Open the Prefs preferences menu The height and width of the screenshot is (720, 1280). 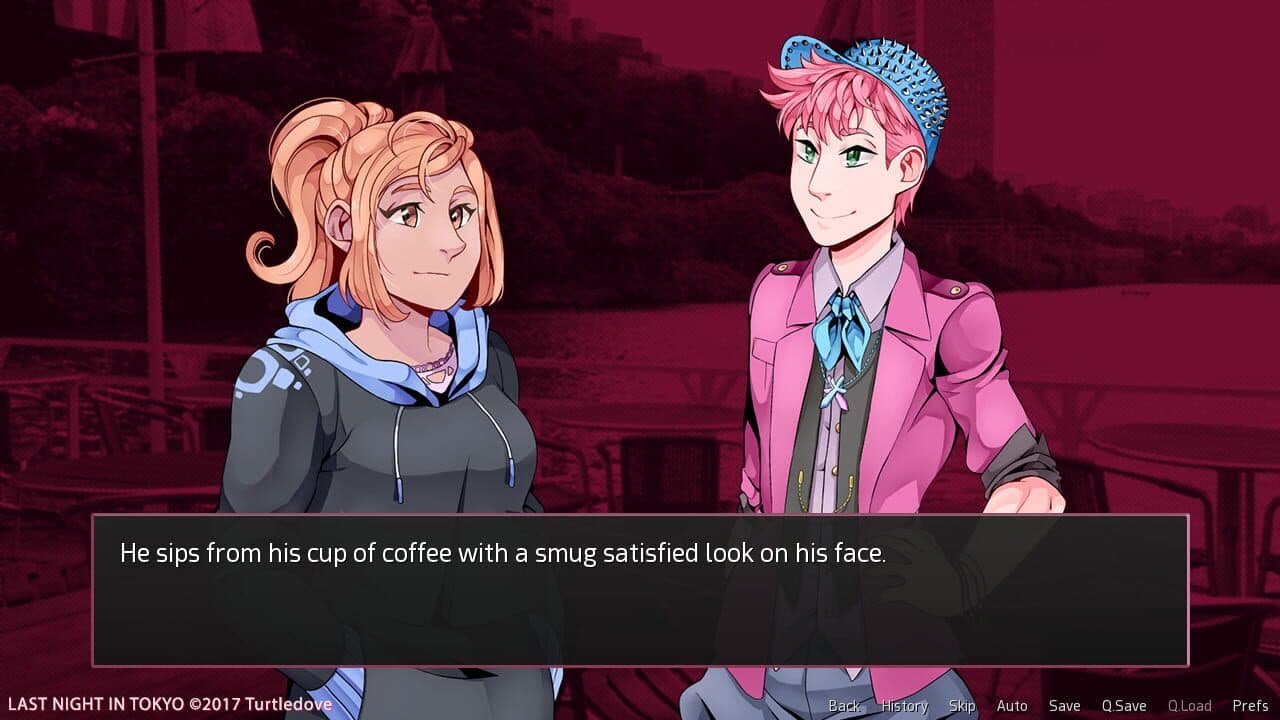point(1249,705)
